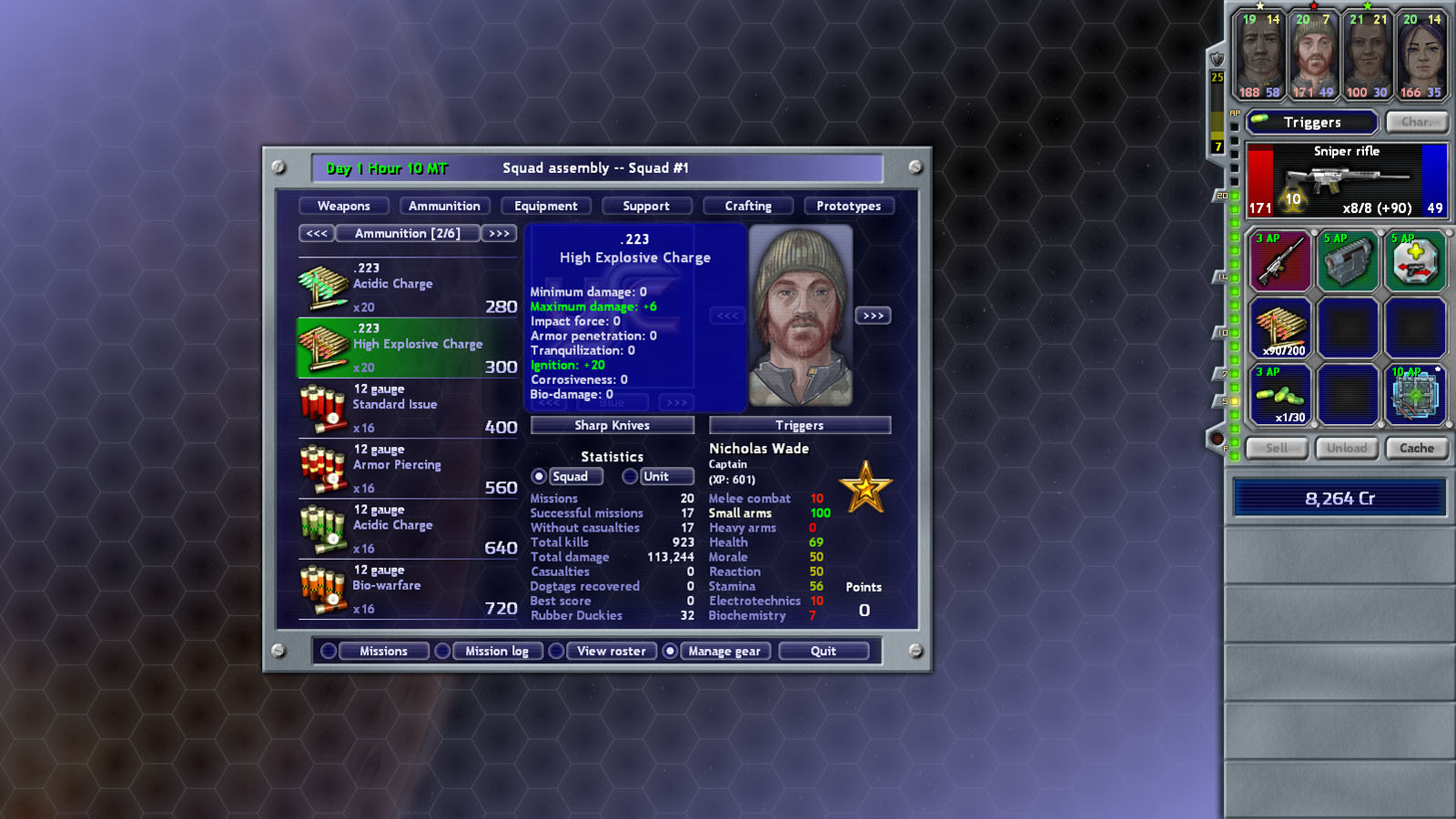Cycle to the previous ammunition category
The width and height of the screenshot is (1456, 819).
pyautogui.click(x=316, y=234)
